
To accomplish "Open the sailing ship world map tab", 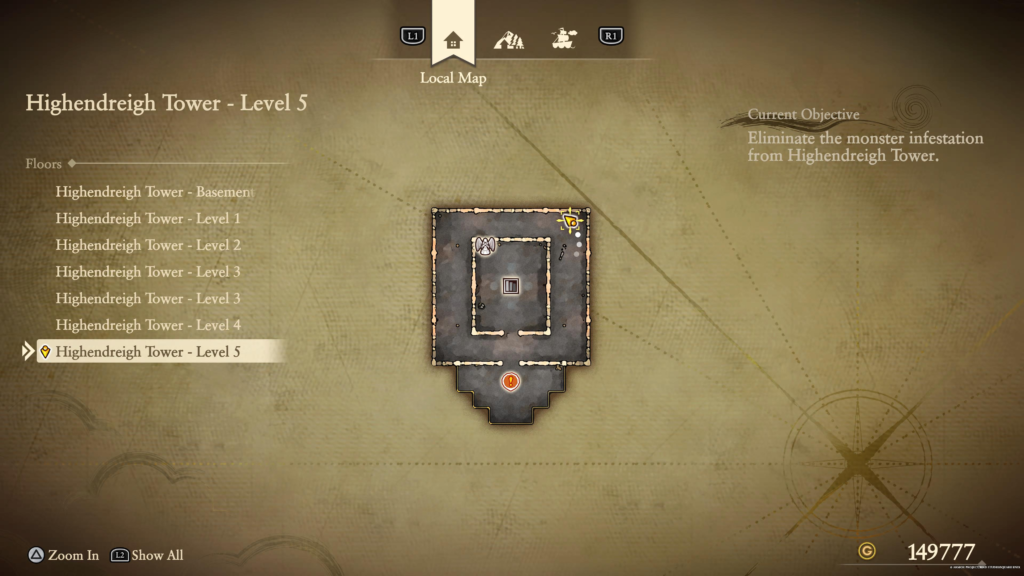I will [x=565, y=40].
